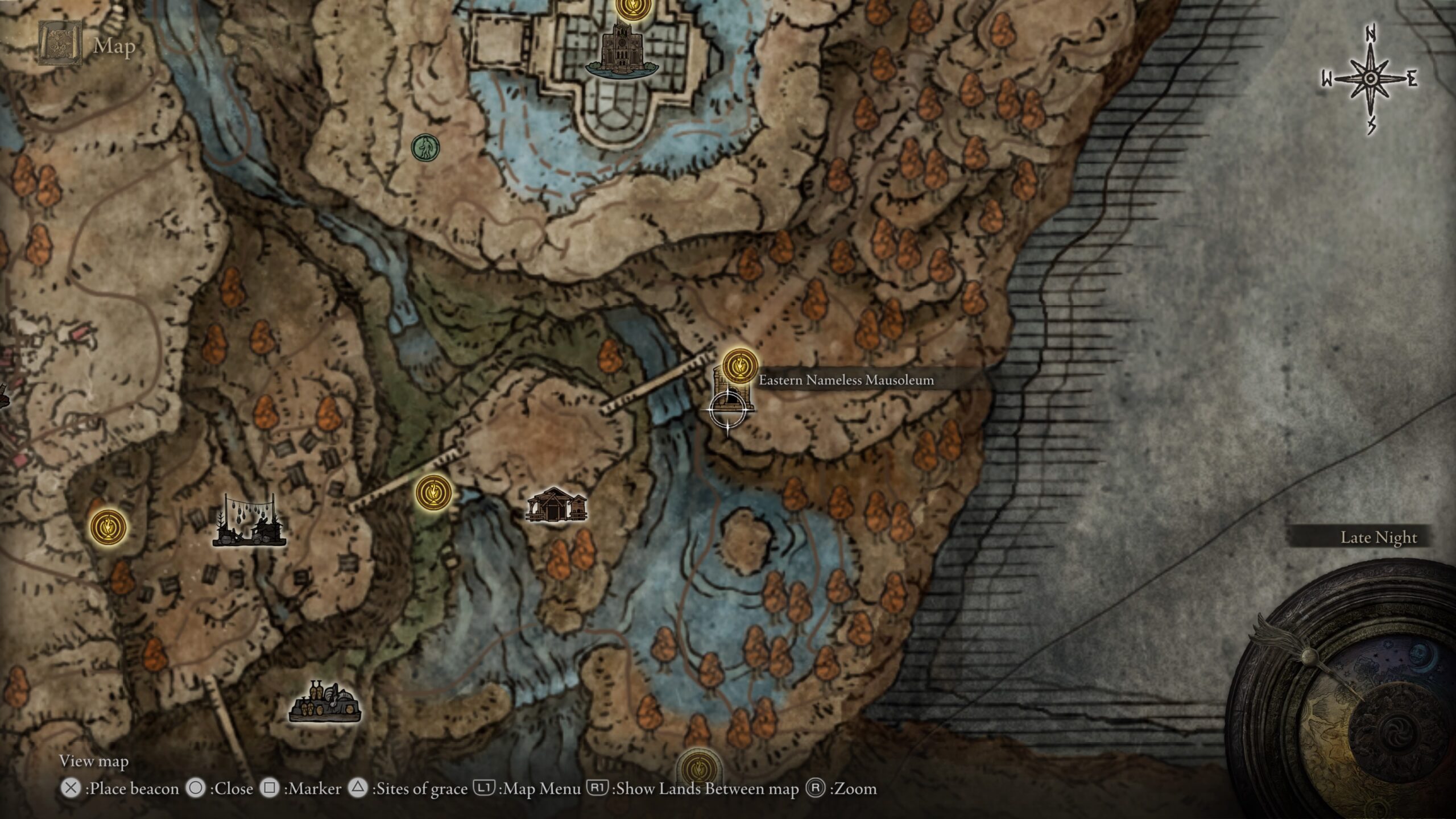Click the wrecked caravan landmark icon
Screen dimensions: 1456x819
pos(325,702)
